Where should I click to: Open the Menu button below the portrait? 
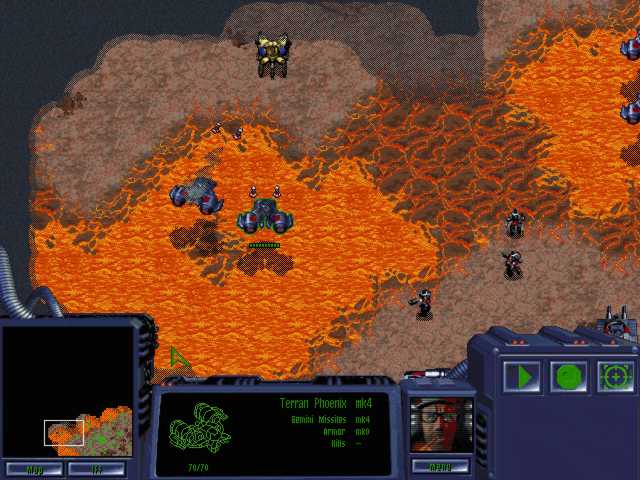(440, 466)
